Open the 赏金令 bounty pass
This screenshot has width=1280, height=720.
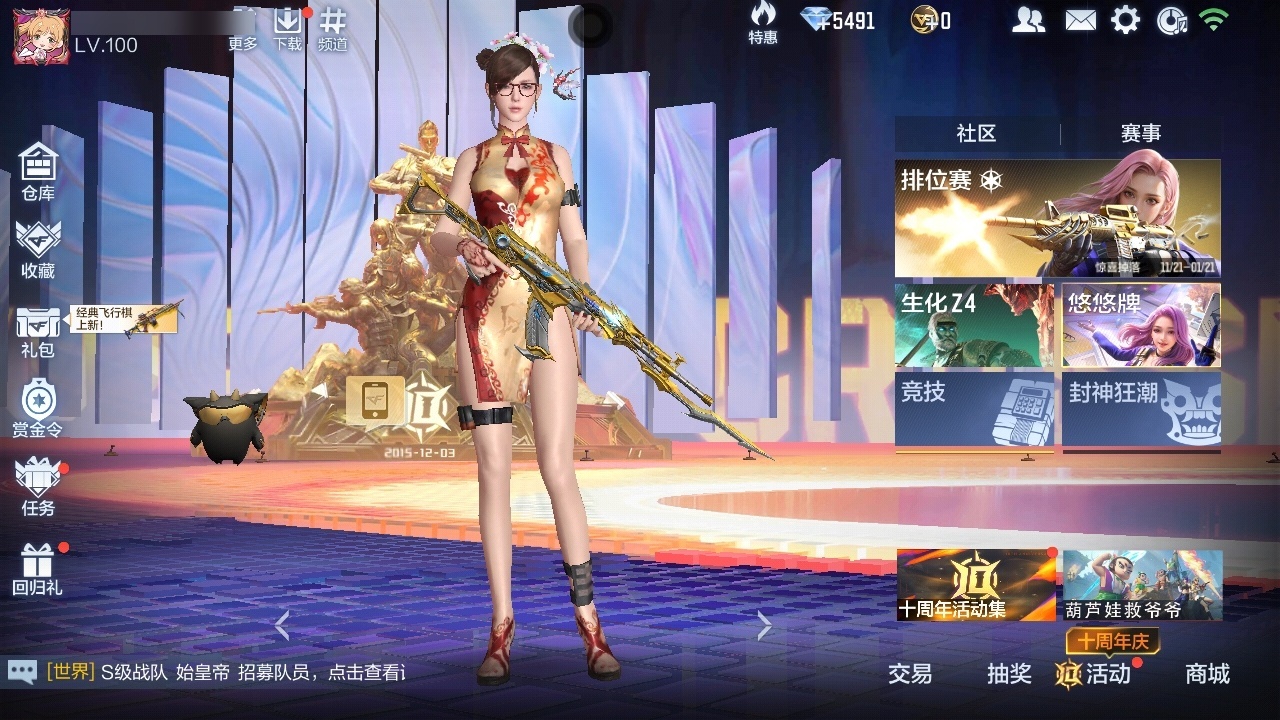[38, 408]
